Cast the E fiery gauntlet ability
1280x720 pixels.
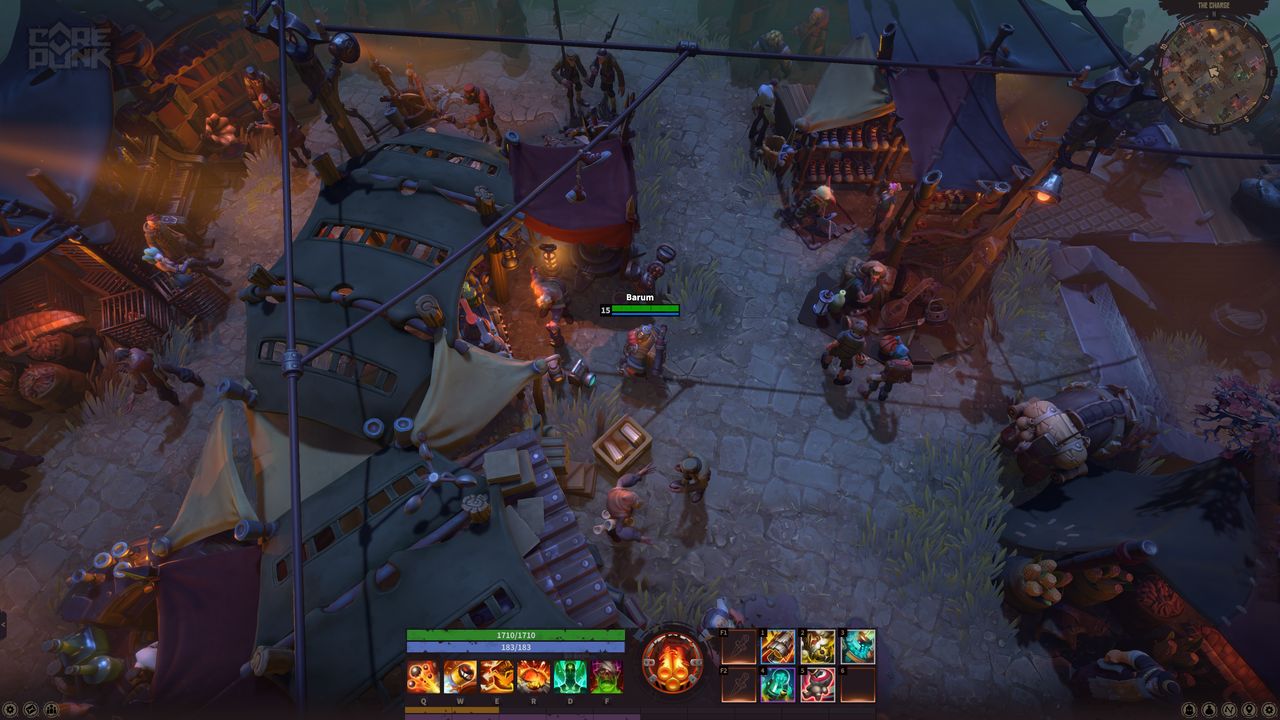point(496,677)
